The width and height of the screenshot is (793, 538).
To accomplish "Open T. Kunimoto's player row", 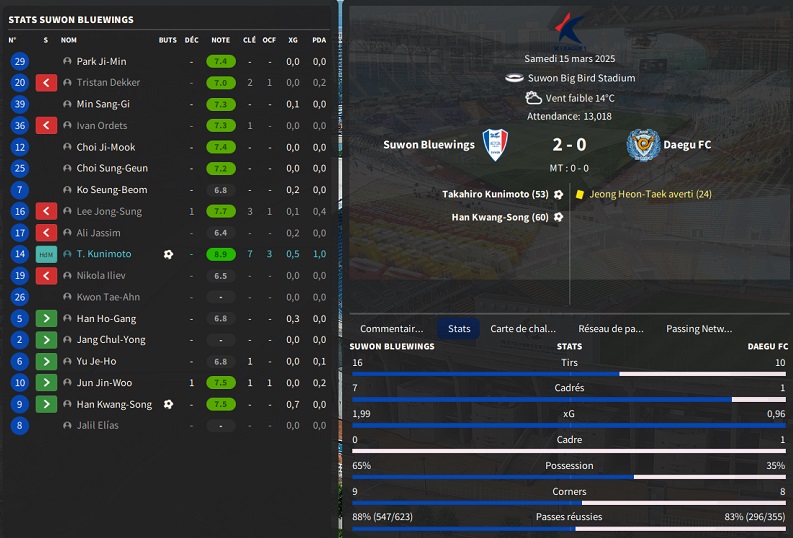I will click(x=104, y=254).
